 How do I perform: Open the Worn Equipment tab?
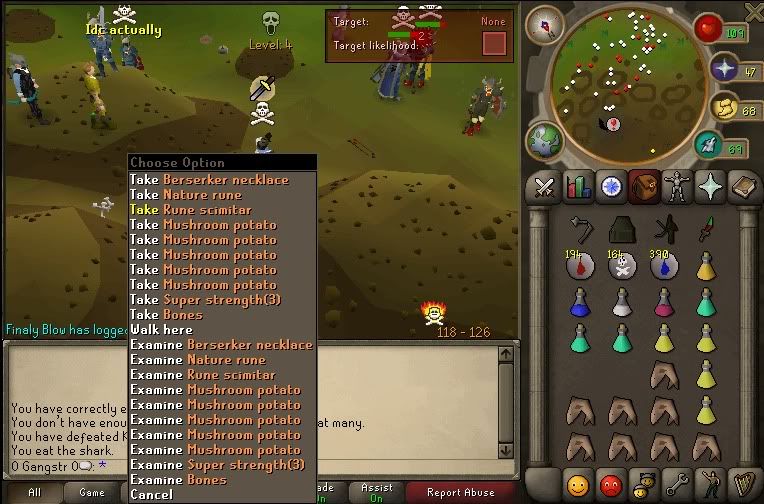pyautogui.click(x=678, y=186)
